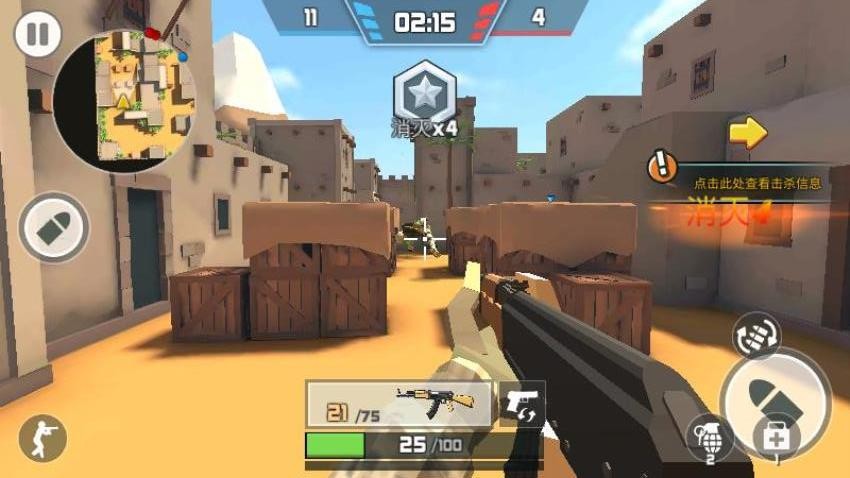Tap the orange exclamation mark alert icon
This screenshot has width=850, height=478.
tap(662, 167)
